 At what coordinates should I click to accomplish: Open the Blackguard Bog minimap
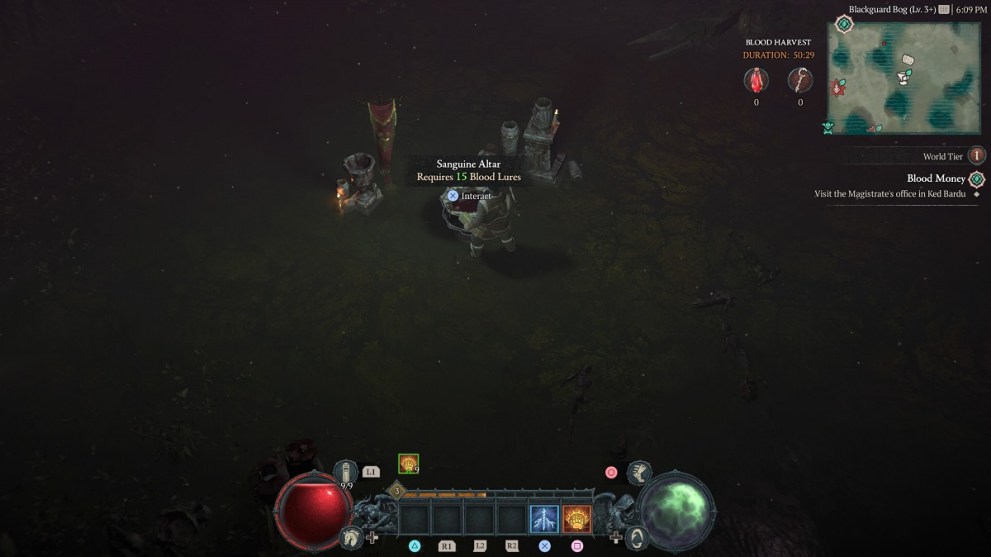point(903,78)
